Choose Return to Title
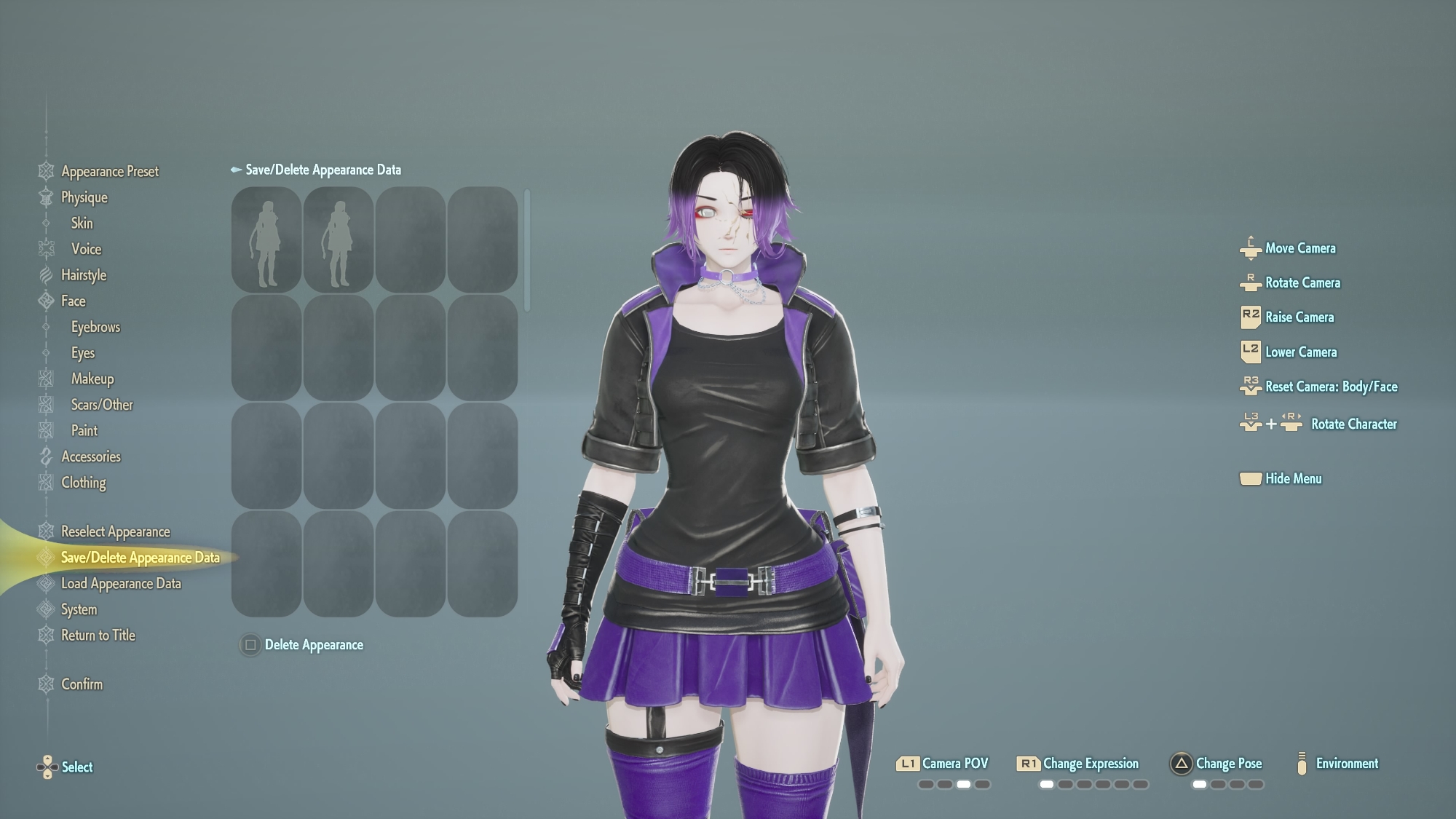The width and height of the screenshot is (1456, 819). pyautogui.click(x=98, y=636)
